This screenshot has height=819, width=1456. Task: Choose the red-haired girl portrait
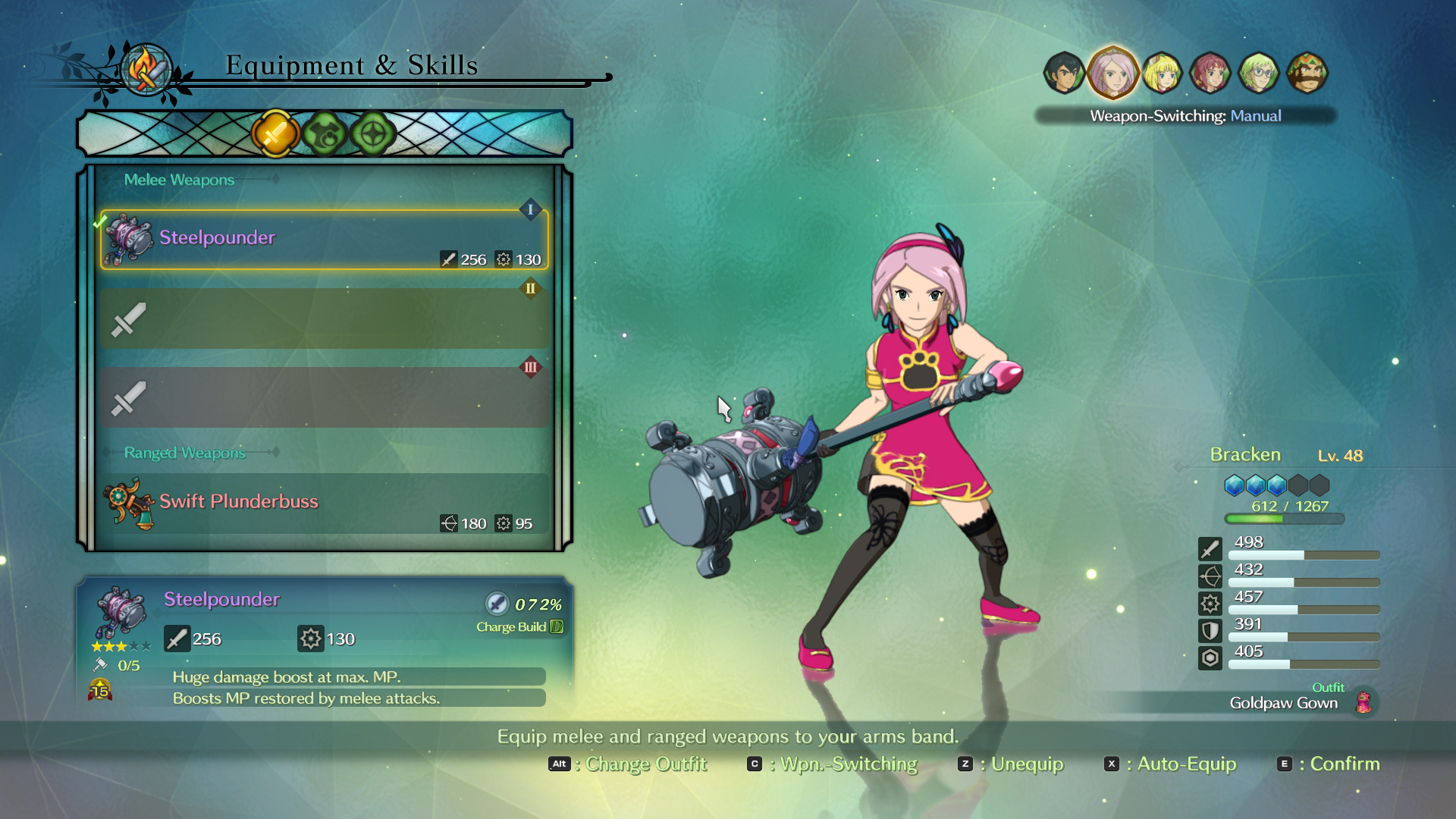tap(1210, 73)
